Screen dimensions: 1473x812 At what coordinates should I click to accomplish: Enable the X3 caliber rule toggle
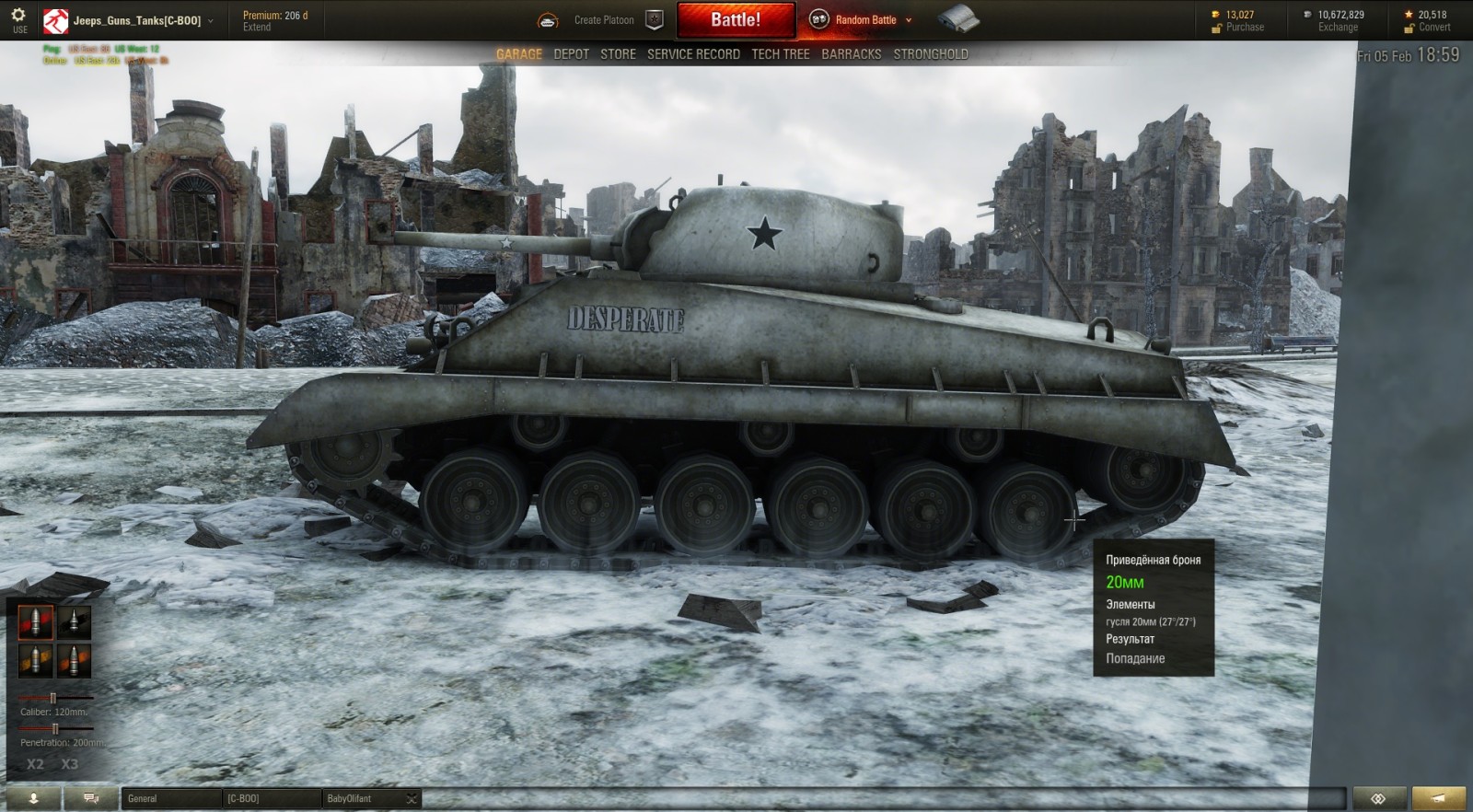click(x=69, y=762)
